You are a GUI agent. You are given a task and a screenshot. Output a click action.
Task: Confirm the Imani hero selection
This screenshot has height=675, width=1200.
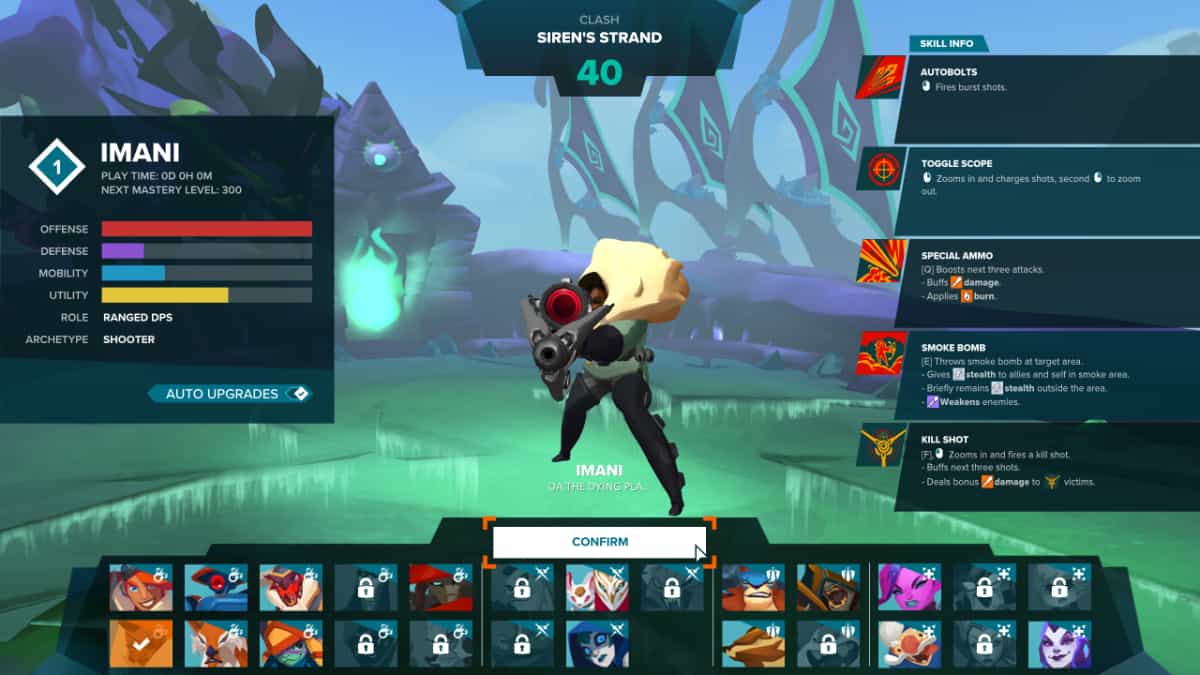click(x=600, y=542)
